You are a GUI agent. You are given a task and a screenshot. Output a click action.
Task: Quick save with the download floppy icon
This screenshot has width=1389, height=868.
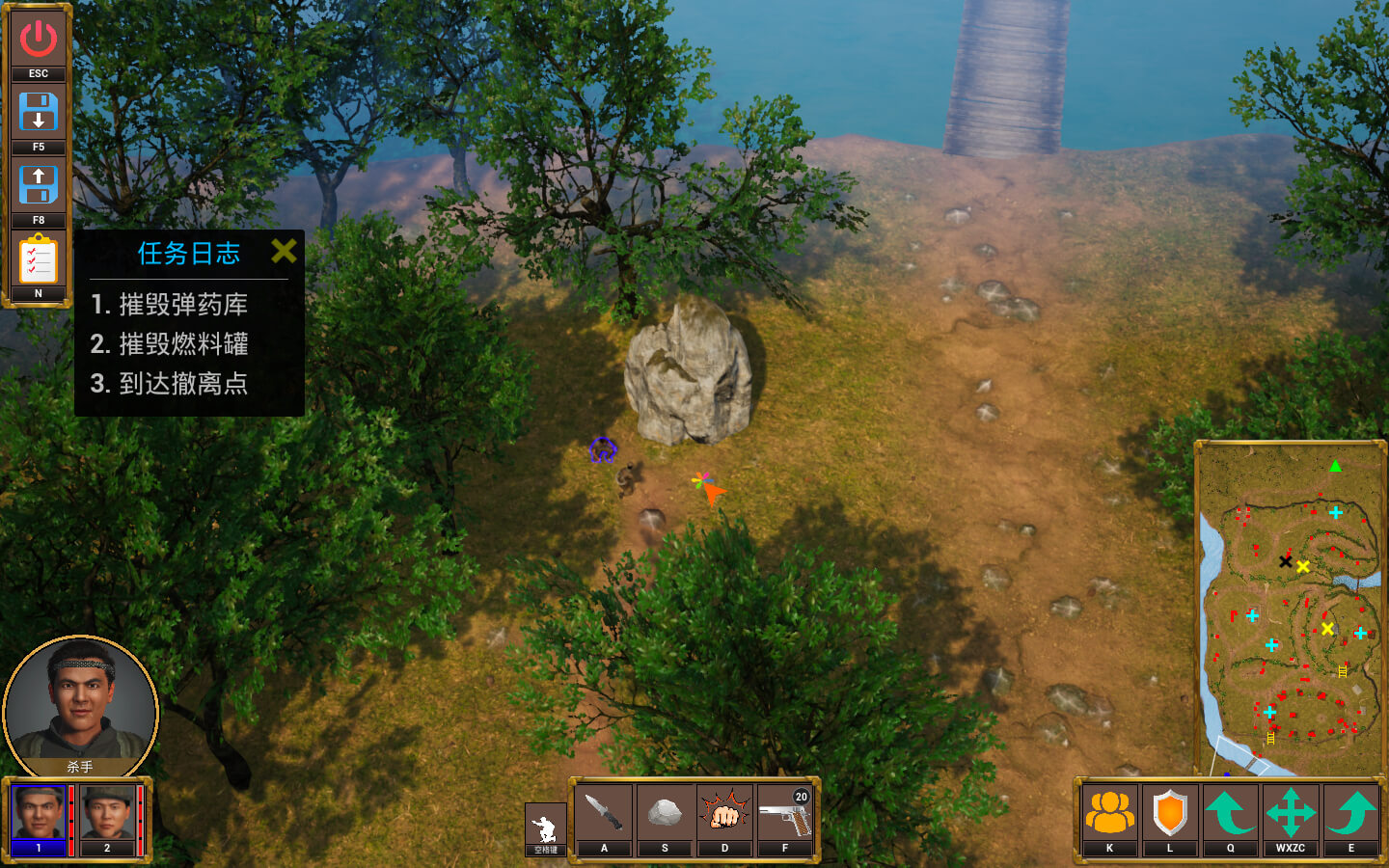39,113
